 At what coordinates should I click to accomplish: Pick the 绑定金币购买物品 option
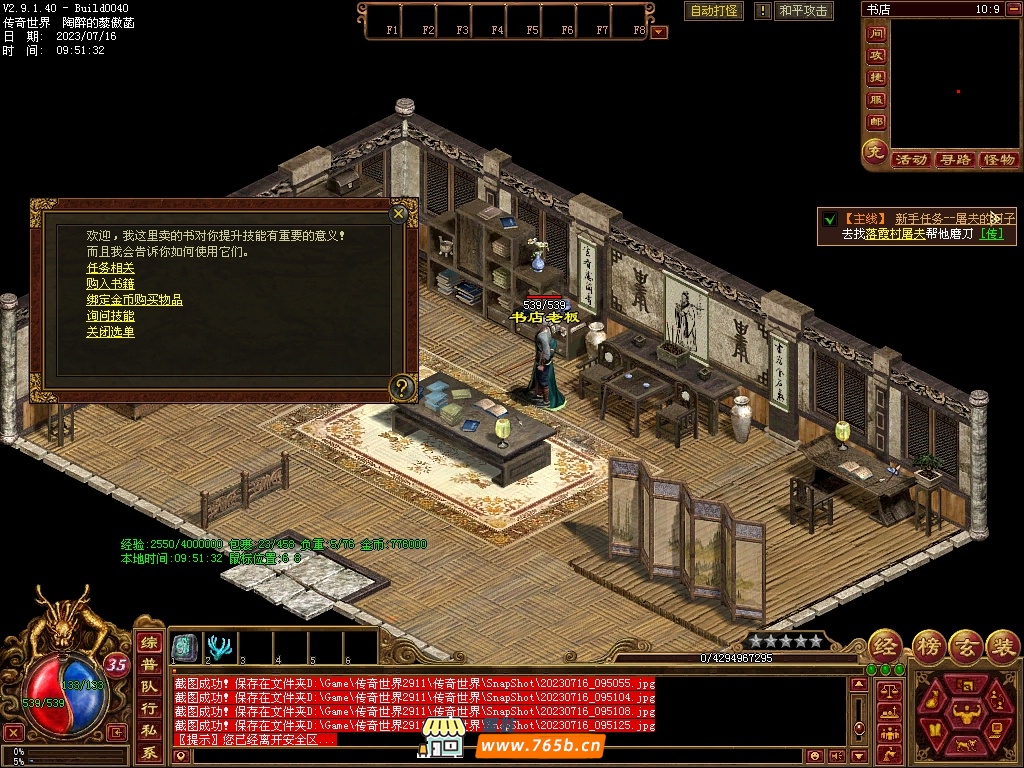(x=134, y=300)
